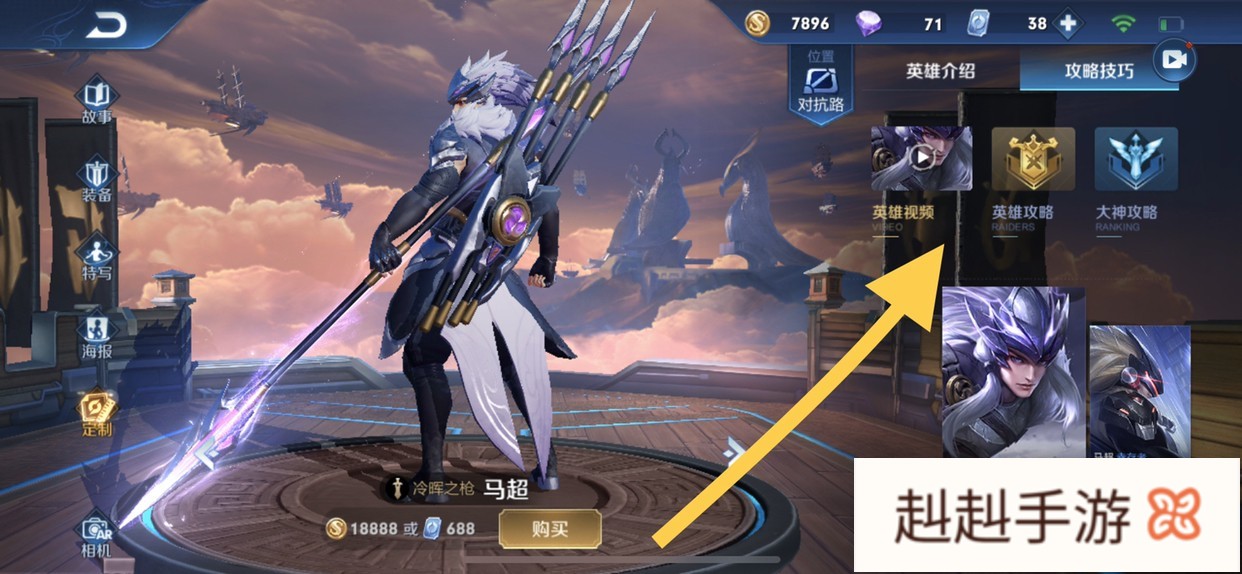Viewport: 1242px width, 574px height.
Task: Switch to the 英雄介绍 tab
Action: point(940,71)
